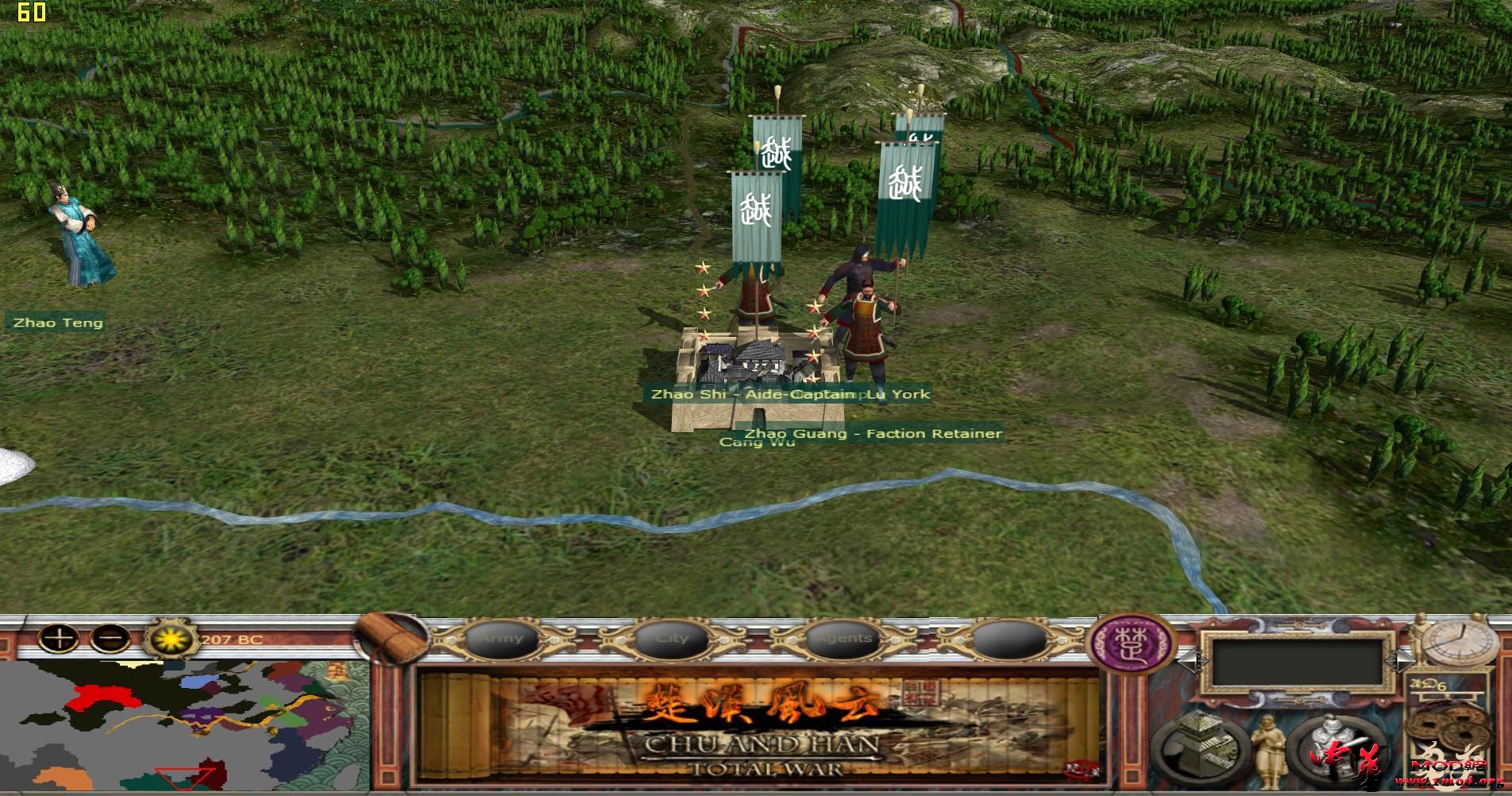Click the right arrow beside the message display
Viewport: 1512px width, 796px height.
pos(1399,661)
